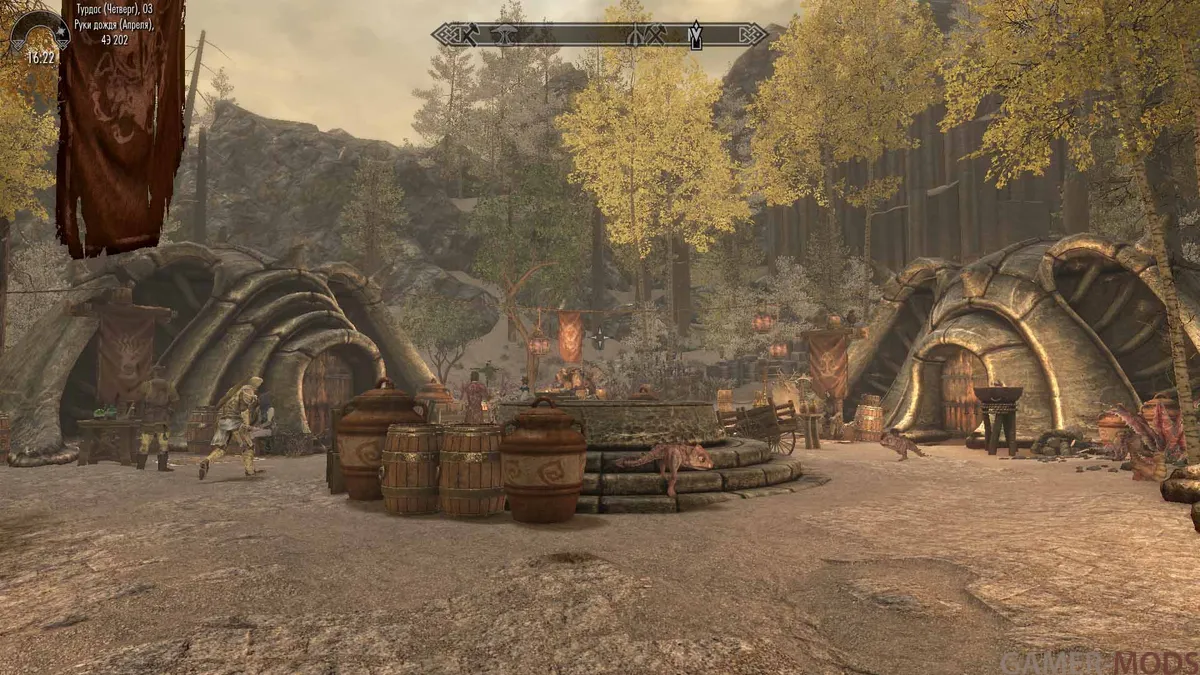
Task: Select the solid black crossed-tools compass marker
Action: coord(473,34)
